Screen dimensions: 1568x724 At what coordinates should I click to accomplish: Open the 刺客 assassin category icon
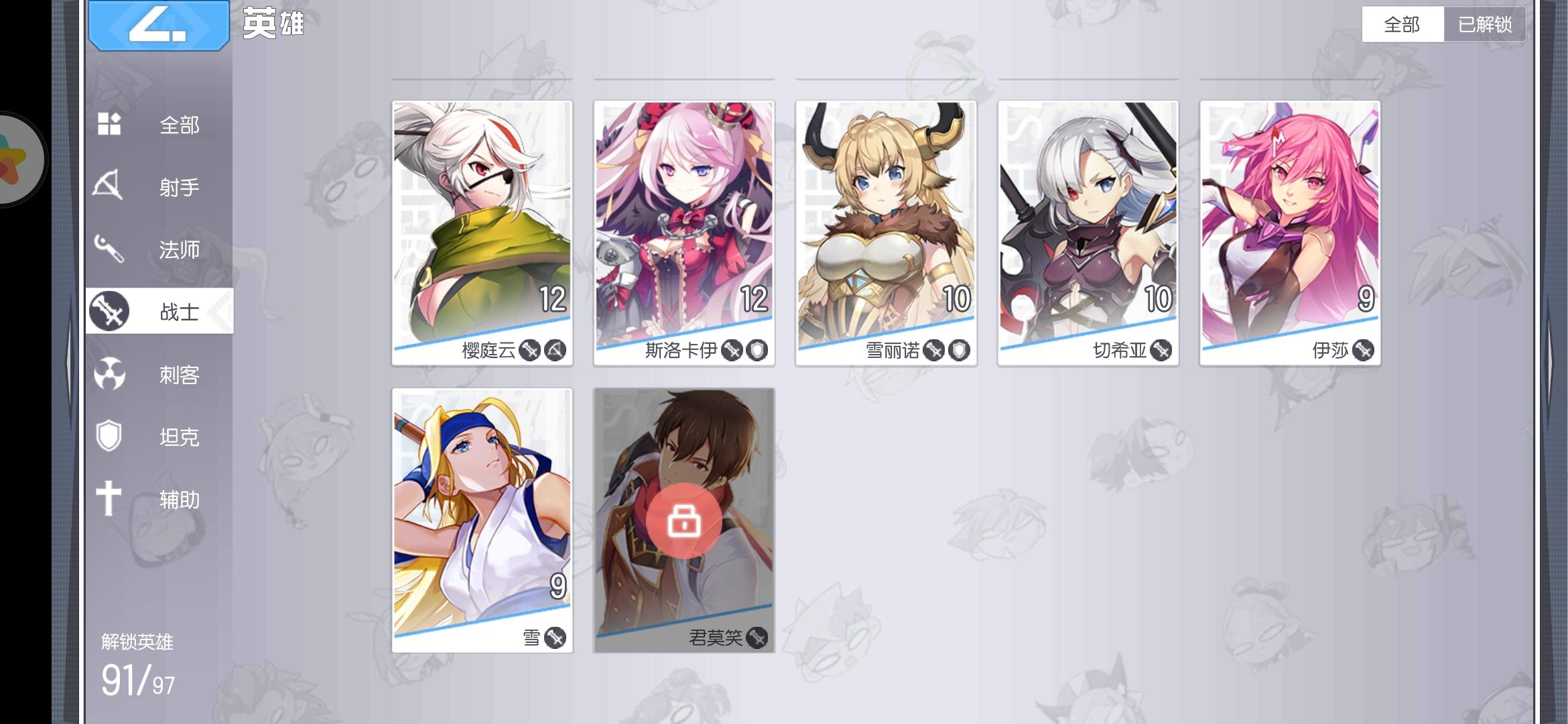pyautogui.click(x=111, y=374)
